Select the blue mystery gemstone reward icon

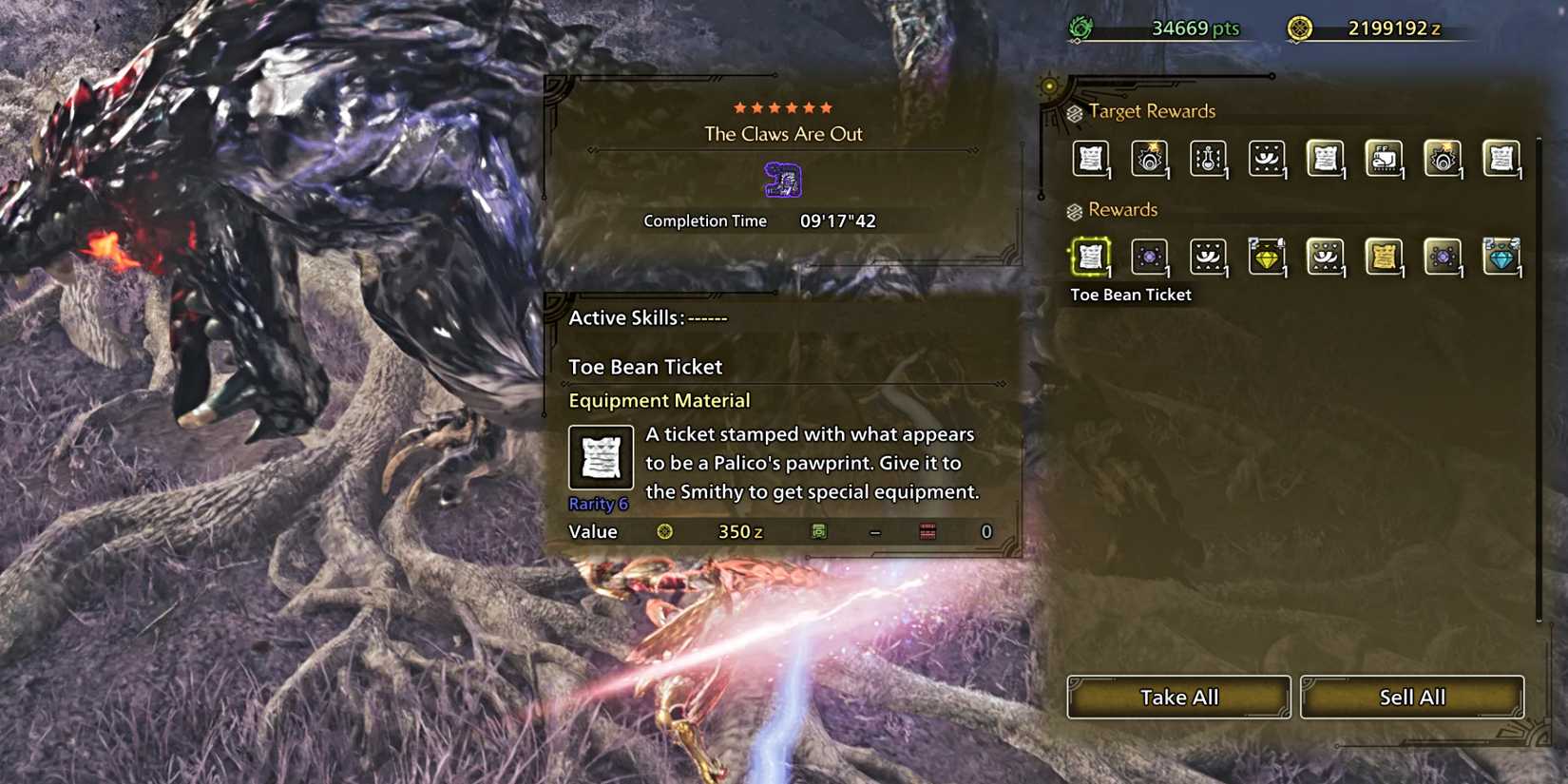[x=1503, y=257]
